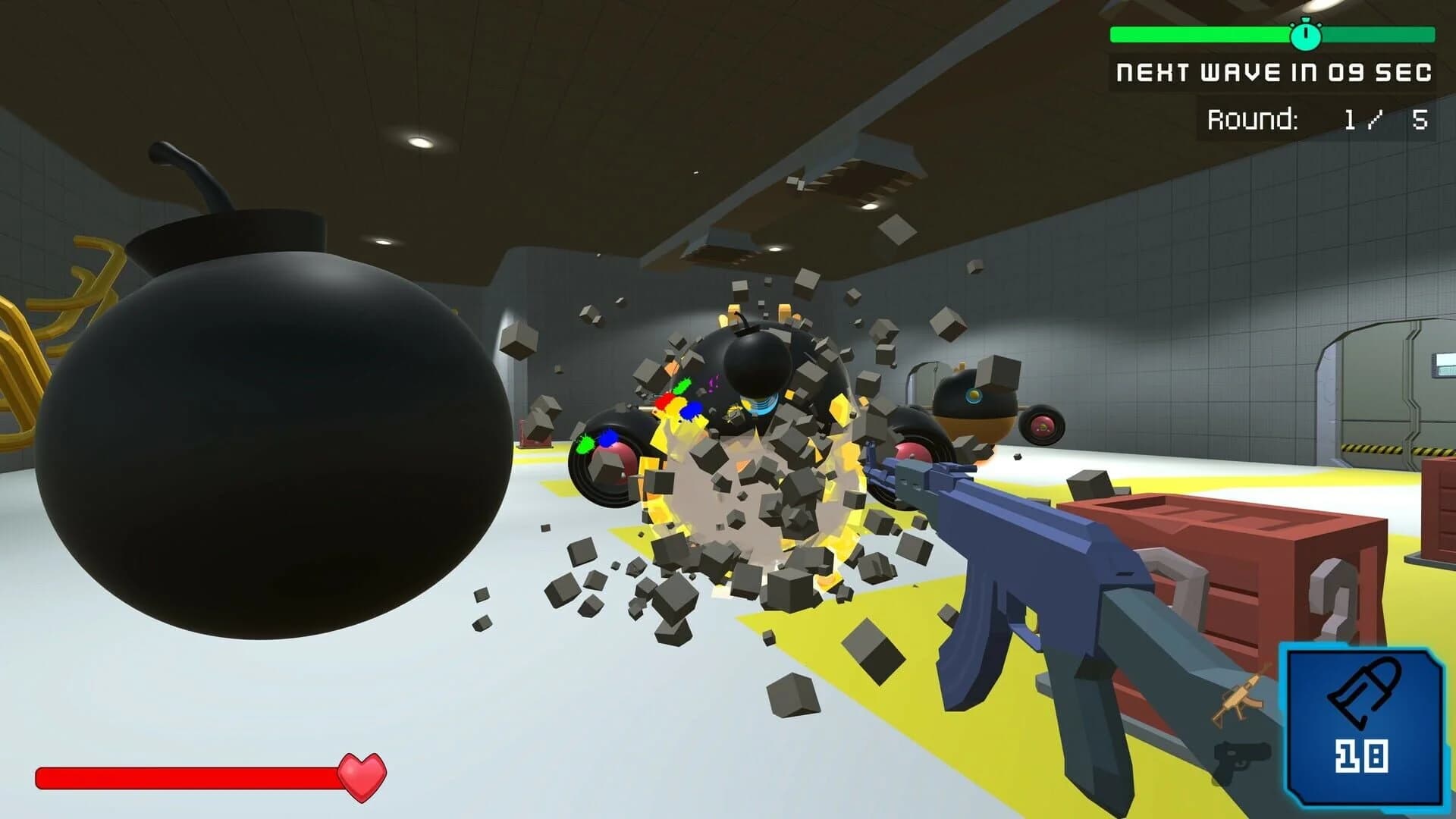Toggle the red health bar at bottom left
The image size is (1456, 819).
click(190, 775)
